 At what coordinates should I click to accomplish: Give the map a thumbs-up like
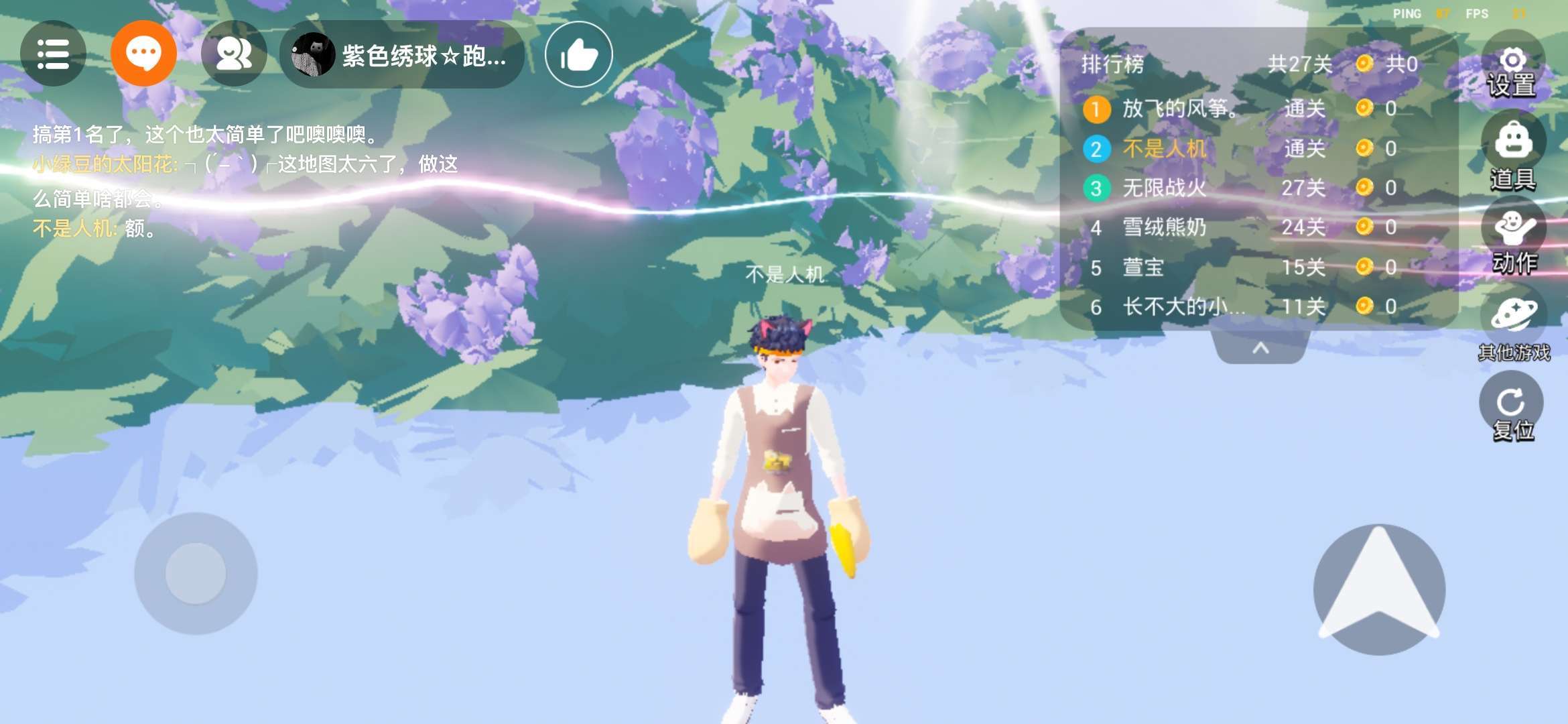tap(578, 55)
